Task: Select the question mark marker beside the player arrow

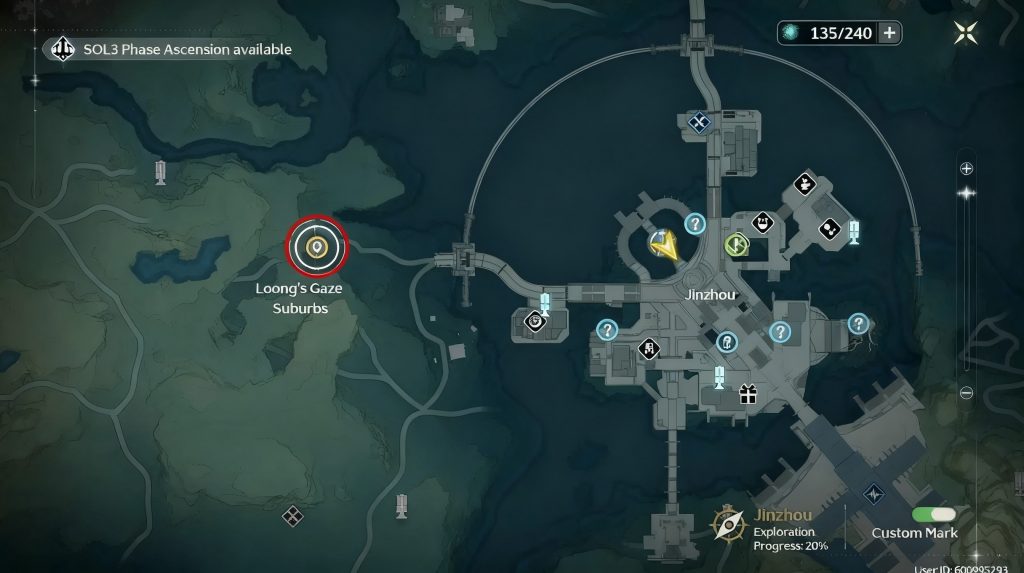Action: [695, 223]
